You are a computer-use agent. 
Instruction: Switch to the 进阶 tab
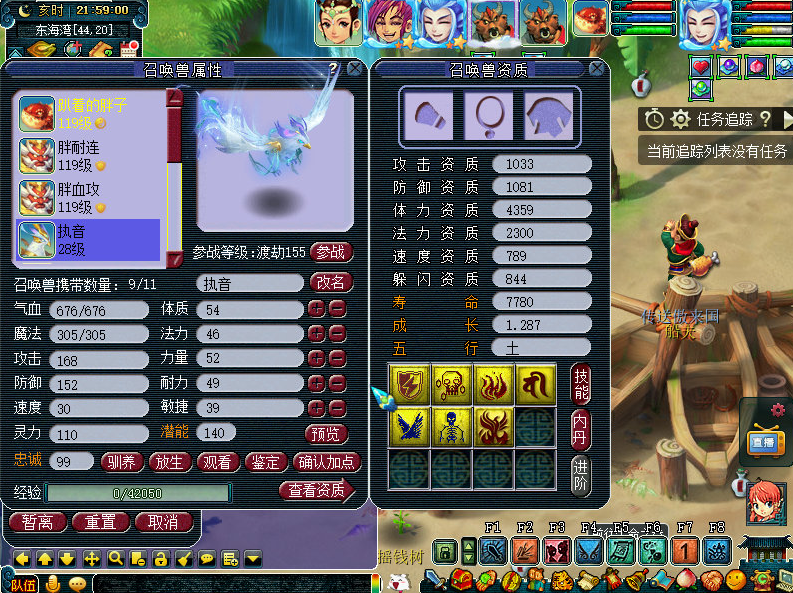(580, 475)
